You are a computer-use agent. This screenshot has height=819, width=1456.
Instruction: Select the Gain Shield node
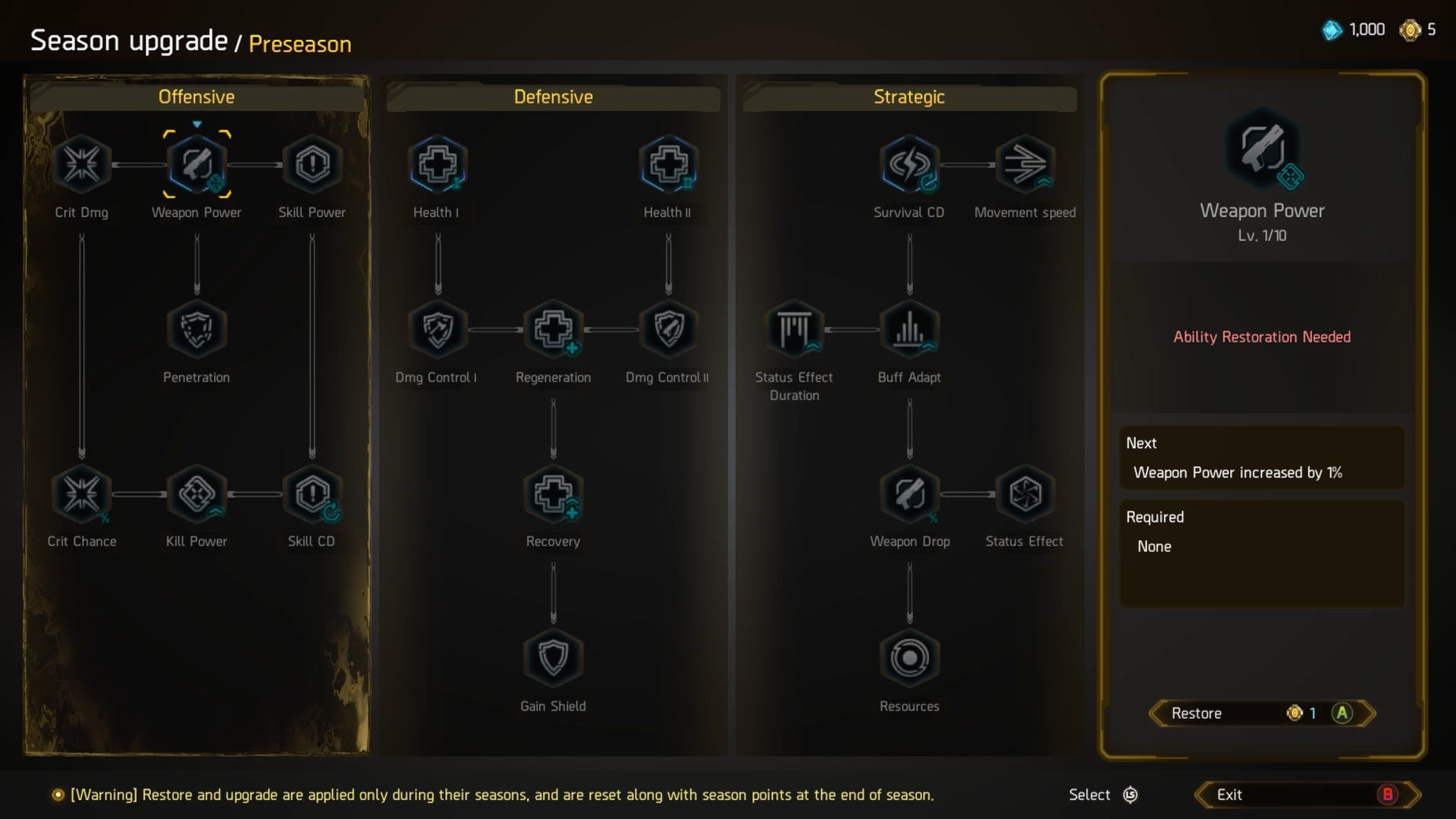(x=553, y=657)
